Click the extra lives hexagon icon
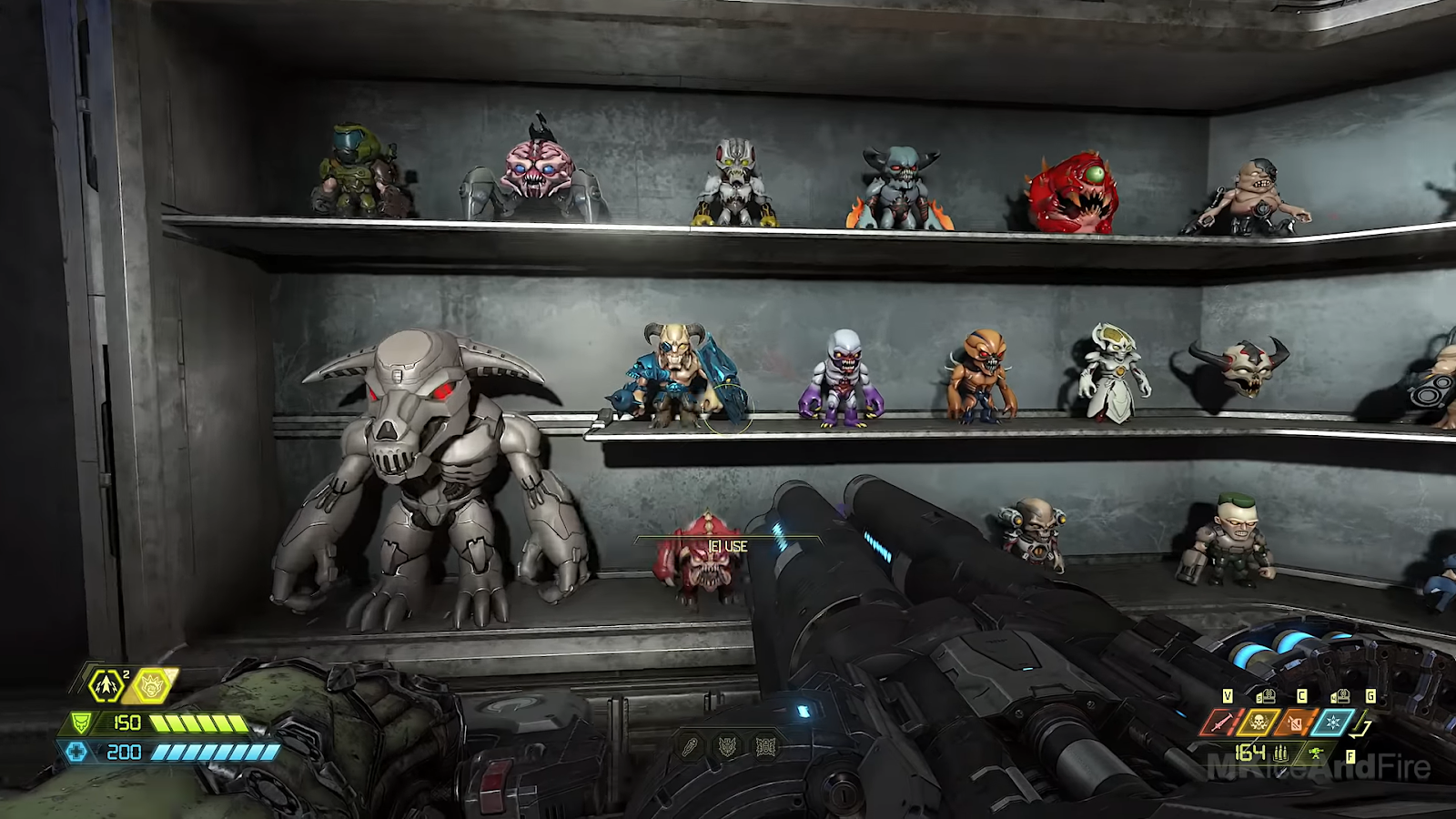Image resolution: width=1456 pixels, height=819 pixels. (107, 685)
